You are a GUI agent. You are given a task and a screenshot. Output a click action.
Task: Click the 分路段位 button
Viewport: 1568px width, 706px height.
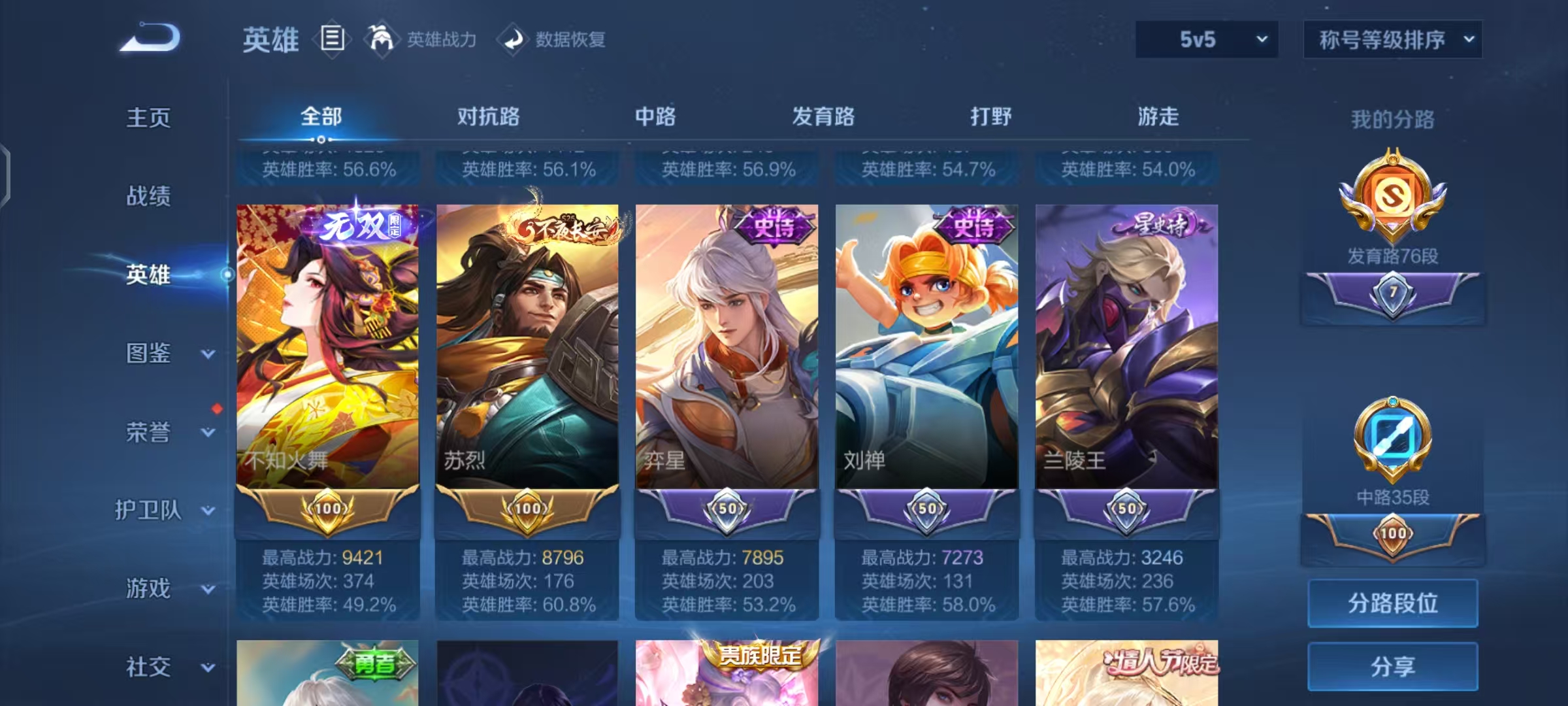coord(1393,603)
